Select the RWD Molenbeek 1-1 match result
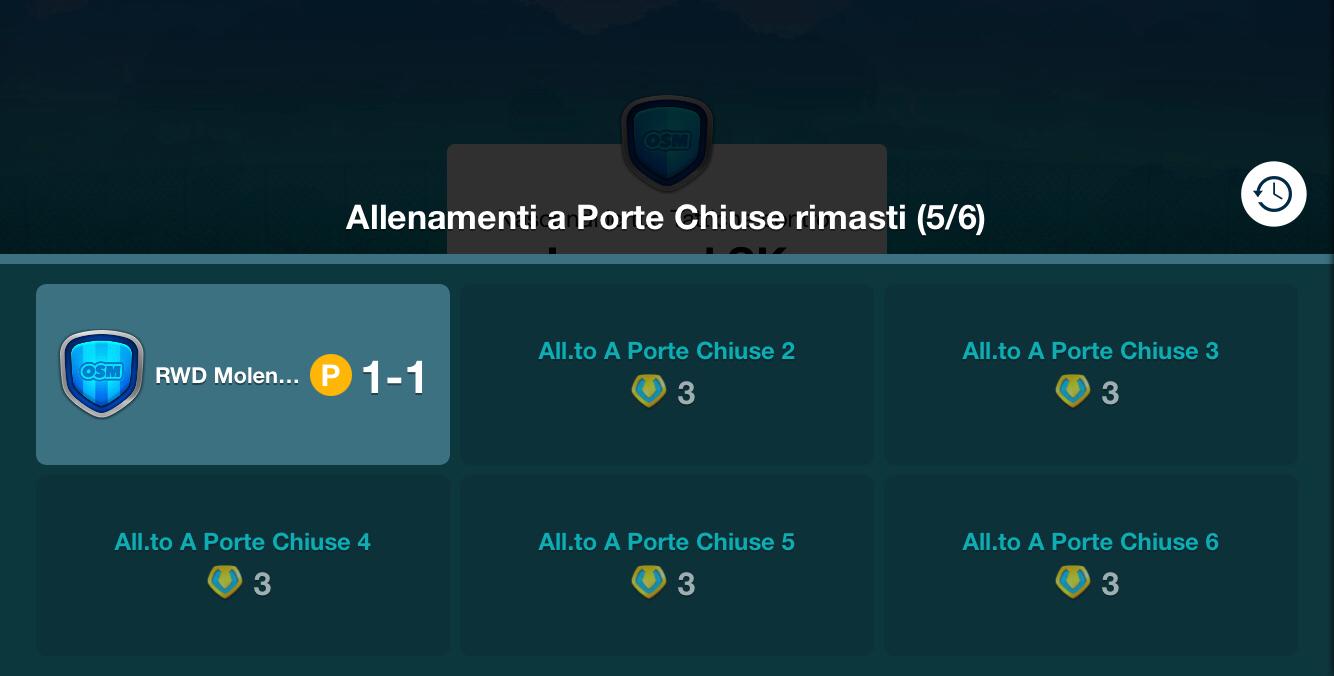 (243, 374)
